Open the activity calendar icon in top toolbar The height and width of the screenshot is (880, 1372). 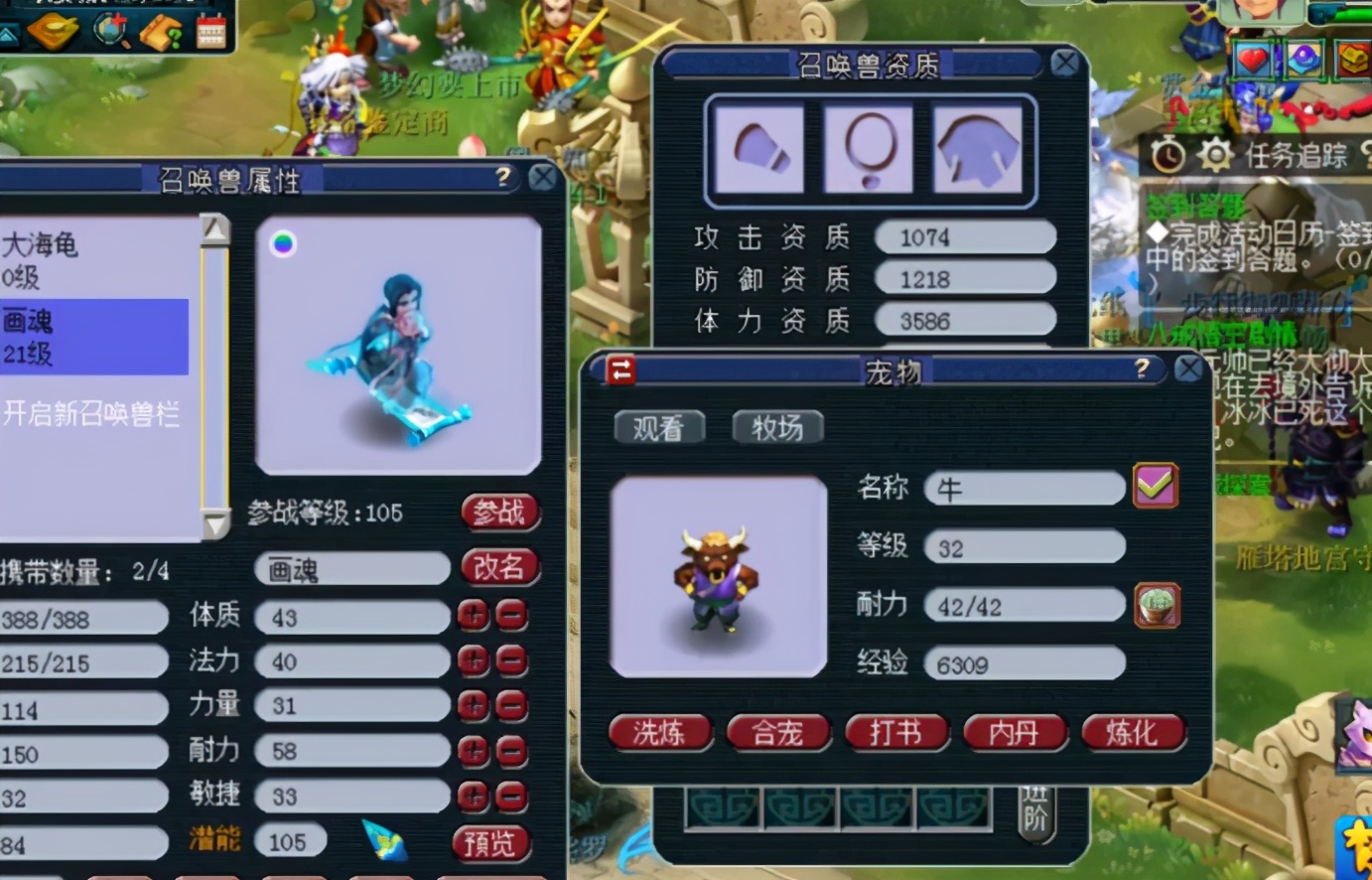point(210,30)
